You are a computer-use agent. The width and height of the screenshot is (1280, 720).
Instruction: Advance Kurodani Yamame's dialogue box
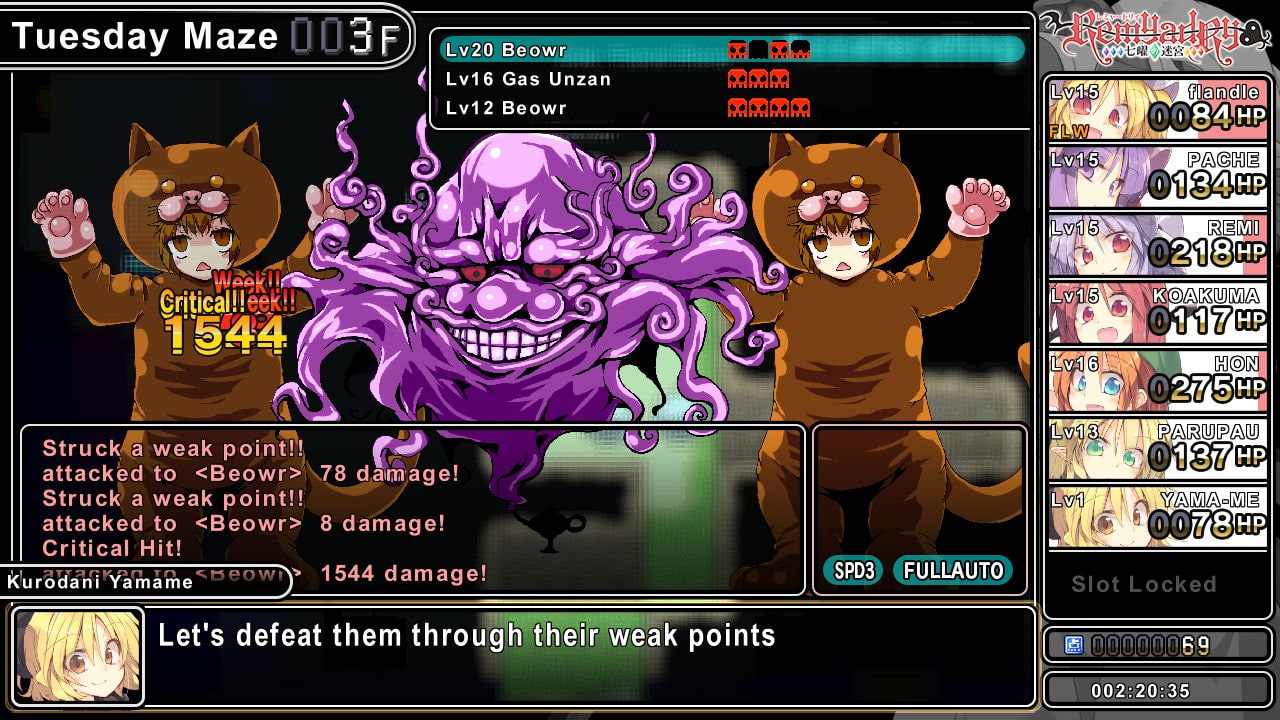point(590,656)
